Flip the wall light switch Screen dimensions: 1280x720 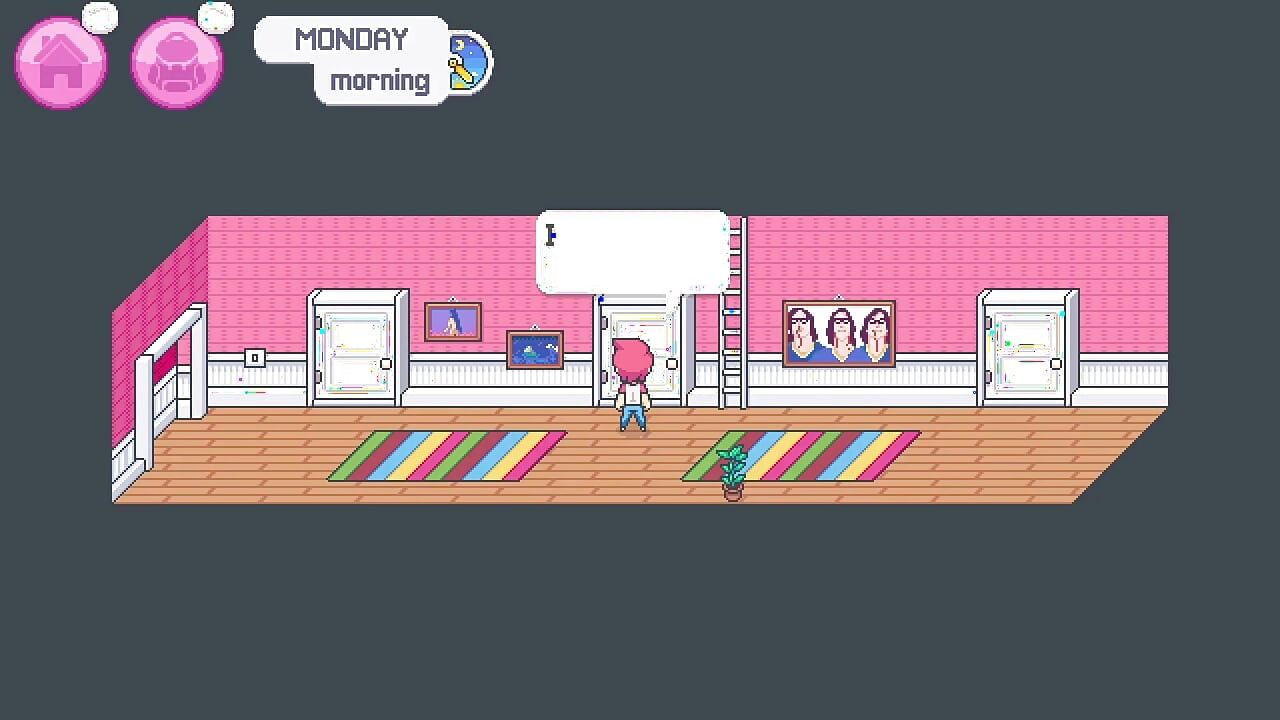(x=254, y=357)
